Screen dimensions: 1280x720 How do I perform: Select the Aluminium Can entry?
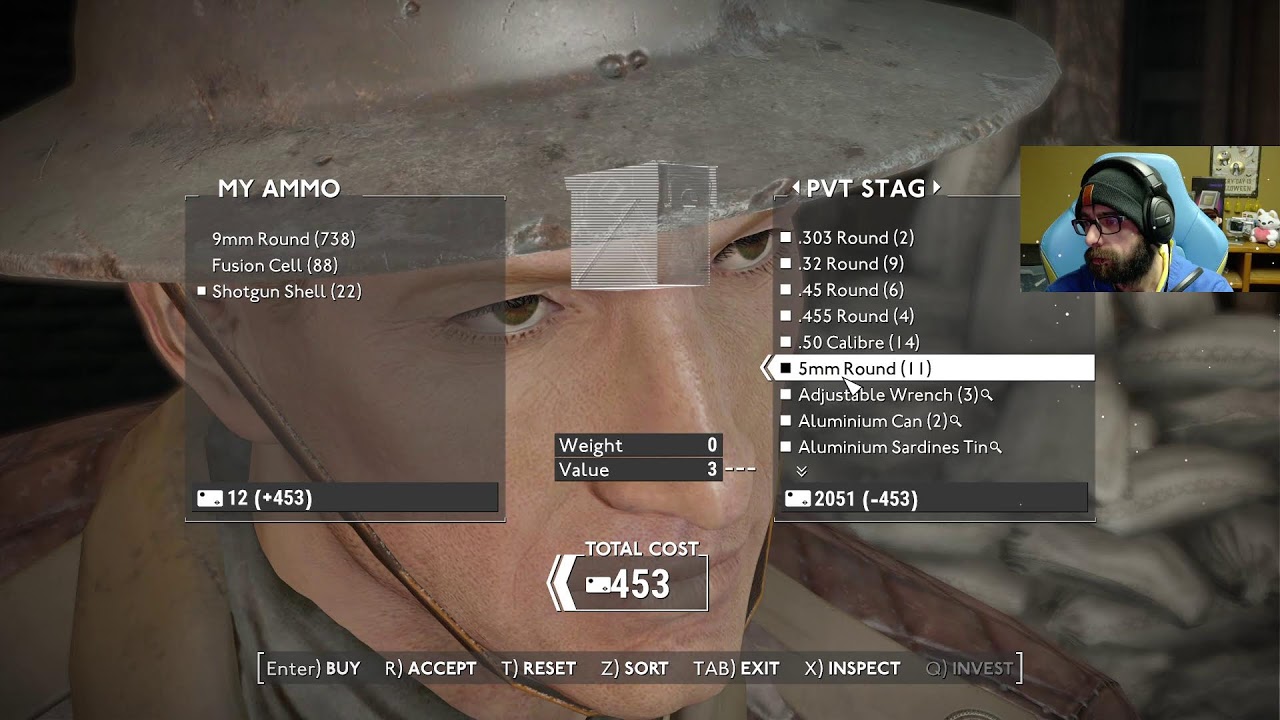[x=872, y=421]
